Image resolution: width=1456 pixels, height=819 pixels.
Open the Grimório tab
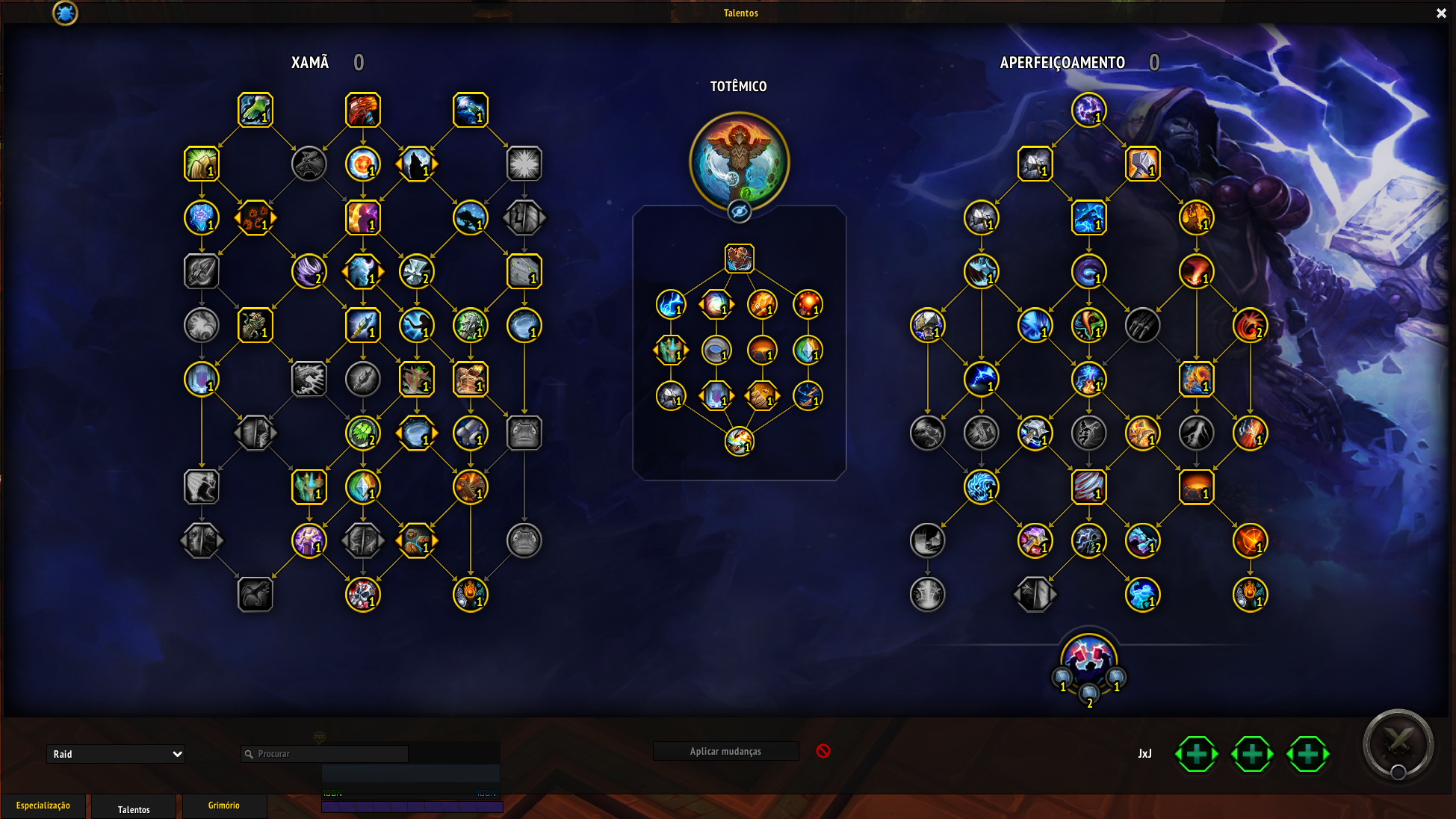point(223,806)
